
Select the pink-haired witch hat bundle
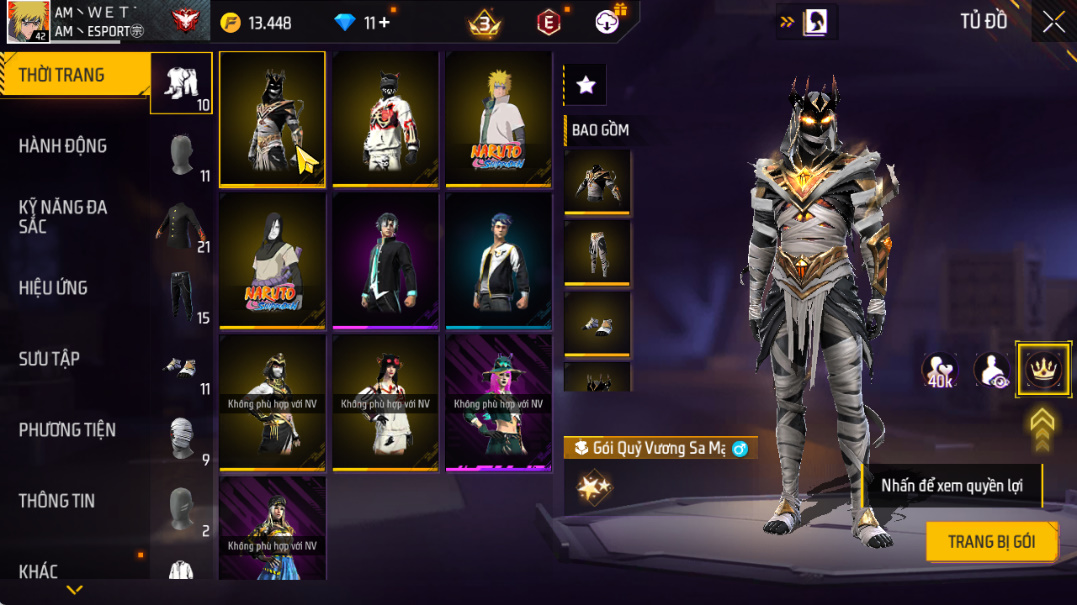[x=498, y=402]
